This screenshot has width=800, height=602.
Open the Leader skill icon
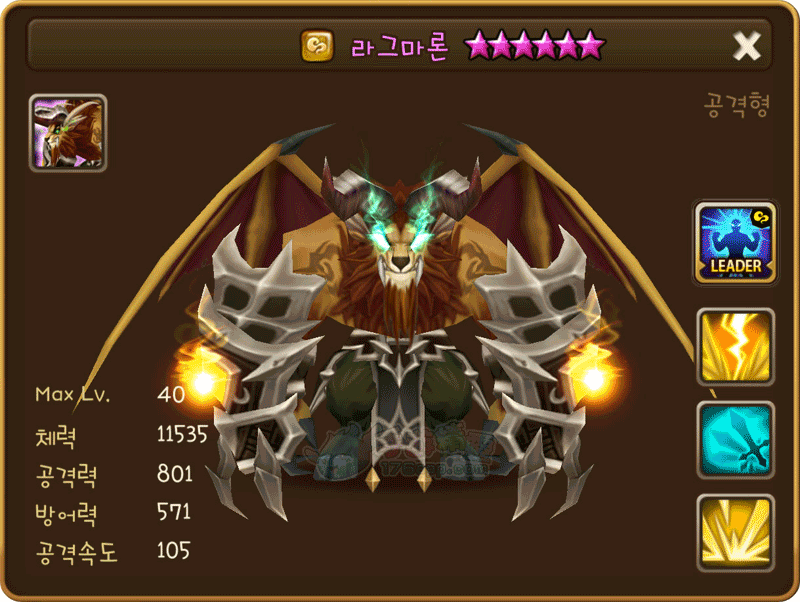pyautogui.click(x=736, y=243)
